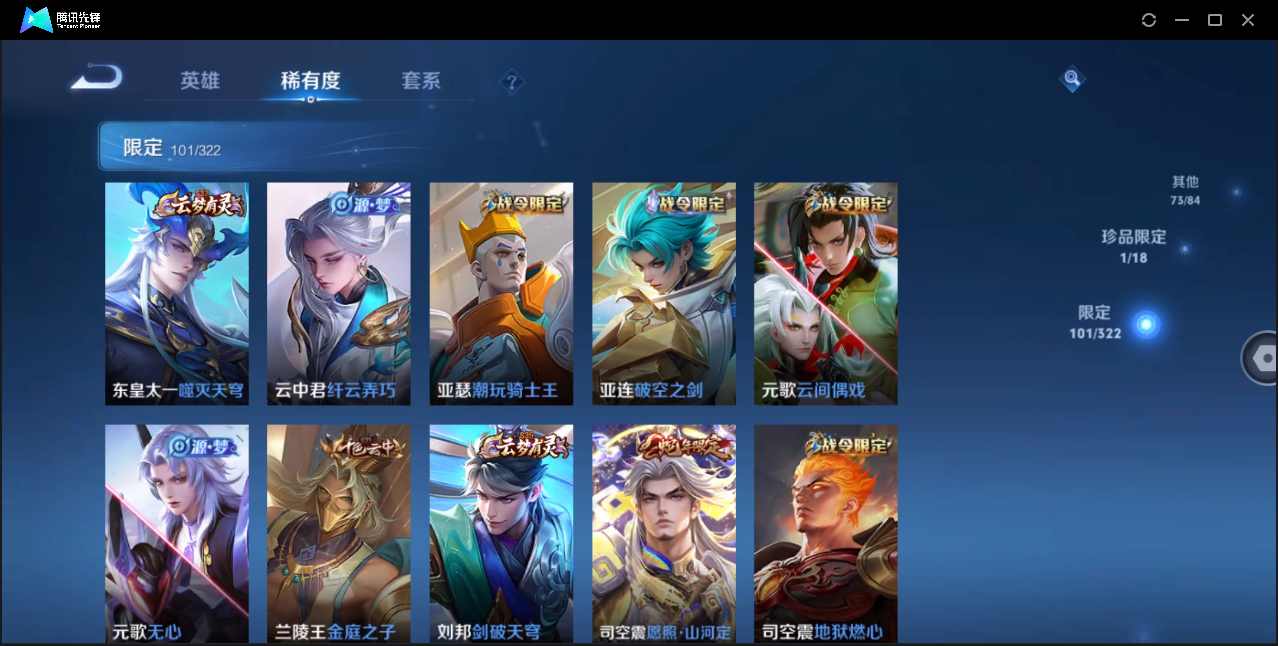Close the Tencent emulator window
The height and width of the screenshot is (646, 1278).
click(1248, 20)
